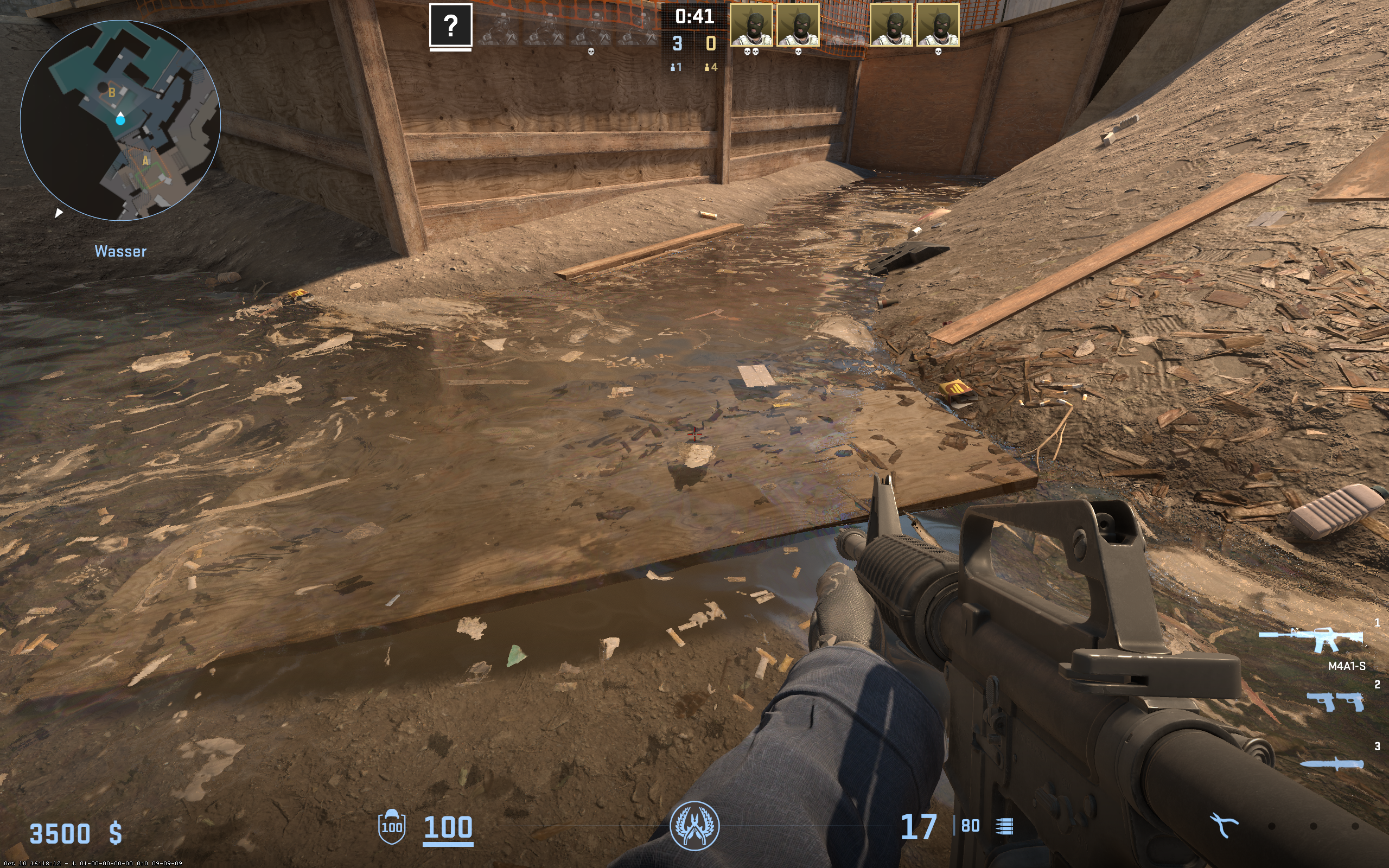Click the defuse kit pliers icon
This screenshot has width=1389, height=868.
pyautogui.click(x=1223, y=826)
